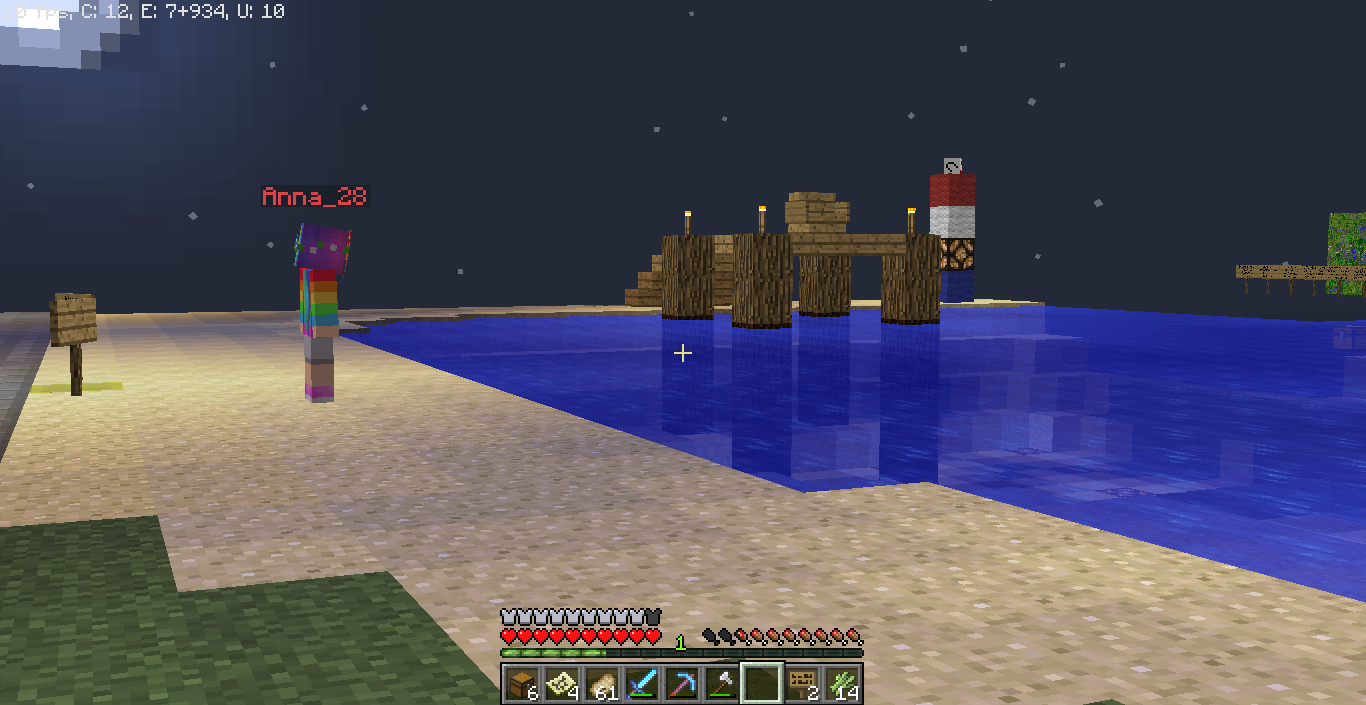Switch to the diamond pickaxe slot
Screen dimensions: 1366x705
(682, 684)
